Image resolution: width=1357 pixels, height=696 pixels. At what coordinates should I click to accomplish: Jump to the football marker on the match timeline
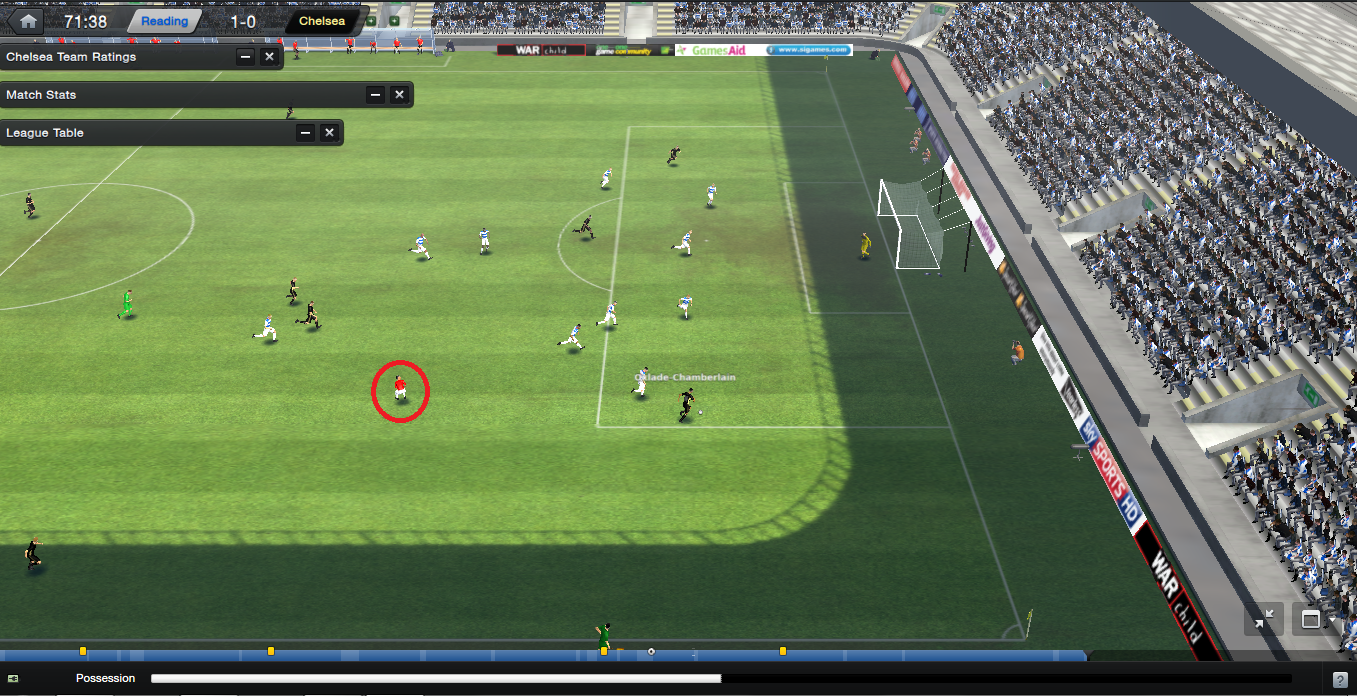pyautogui.click(x=651, y=652)
